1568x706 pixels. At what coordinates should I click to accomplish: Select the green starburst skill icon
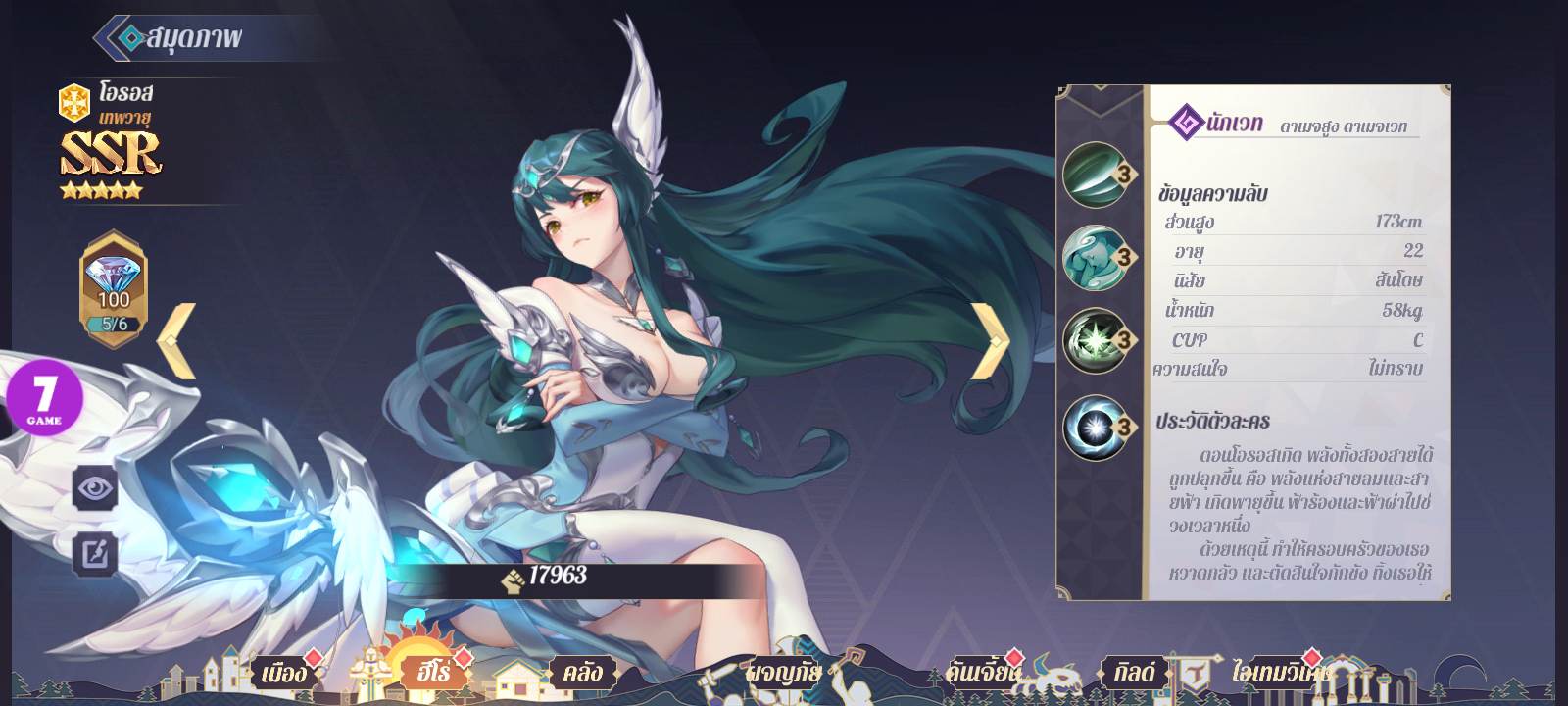pyautogui.click(x=1095, y=340)
